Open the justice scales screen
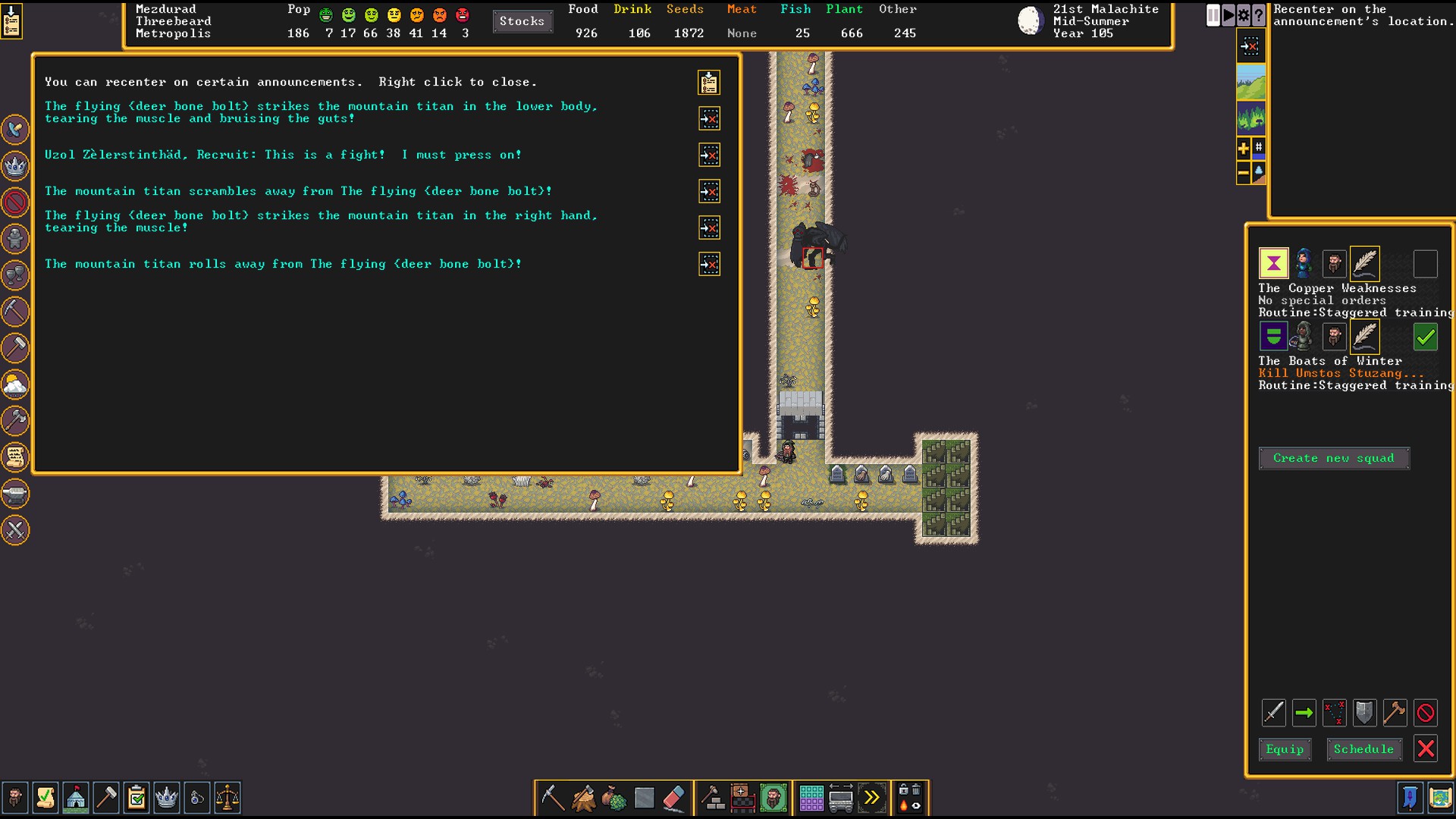The image size is (1456, 819). 227,798
